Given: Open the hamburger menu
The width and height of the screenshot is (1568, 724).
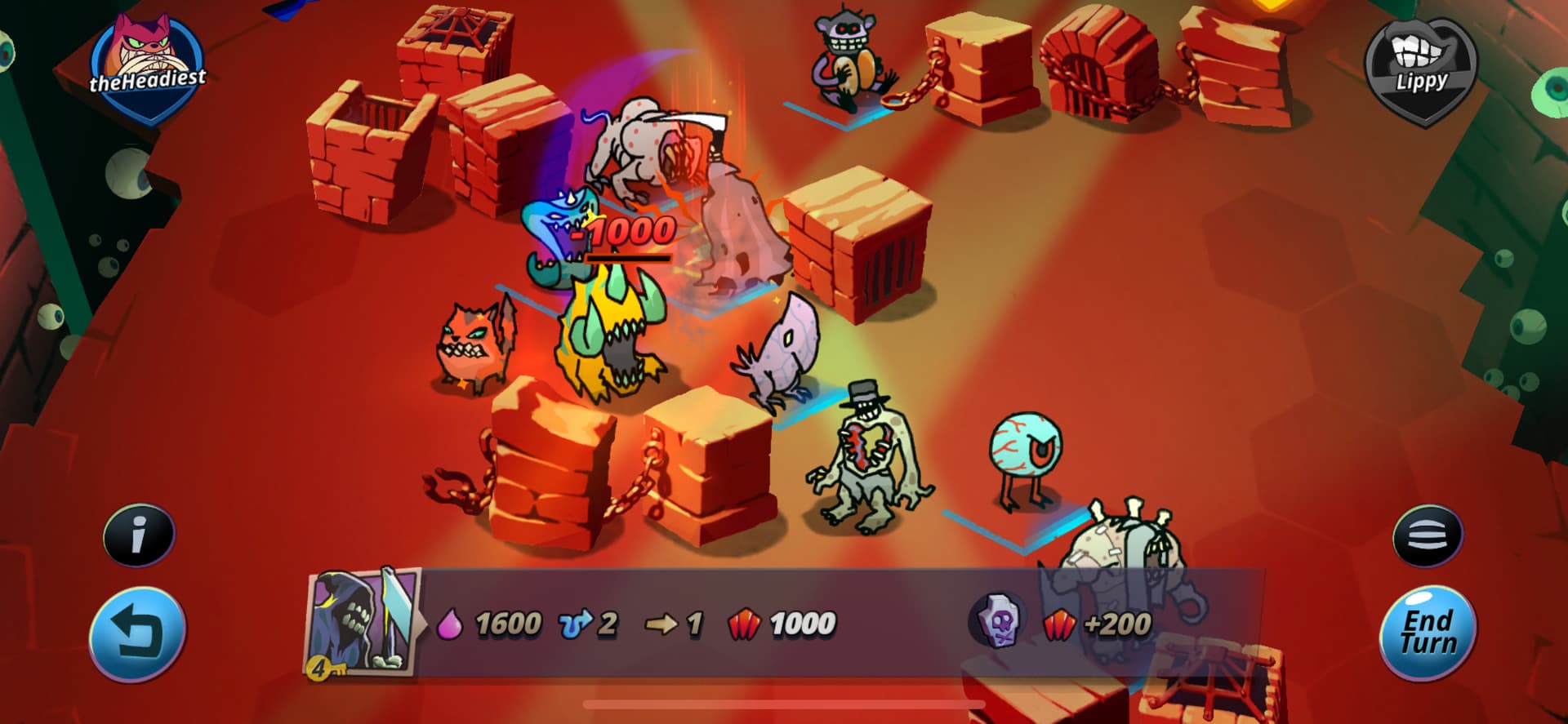Looking at the screenshot, I should (x=1428, y=535).
